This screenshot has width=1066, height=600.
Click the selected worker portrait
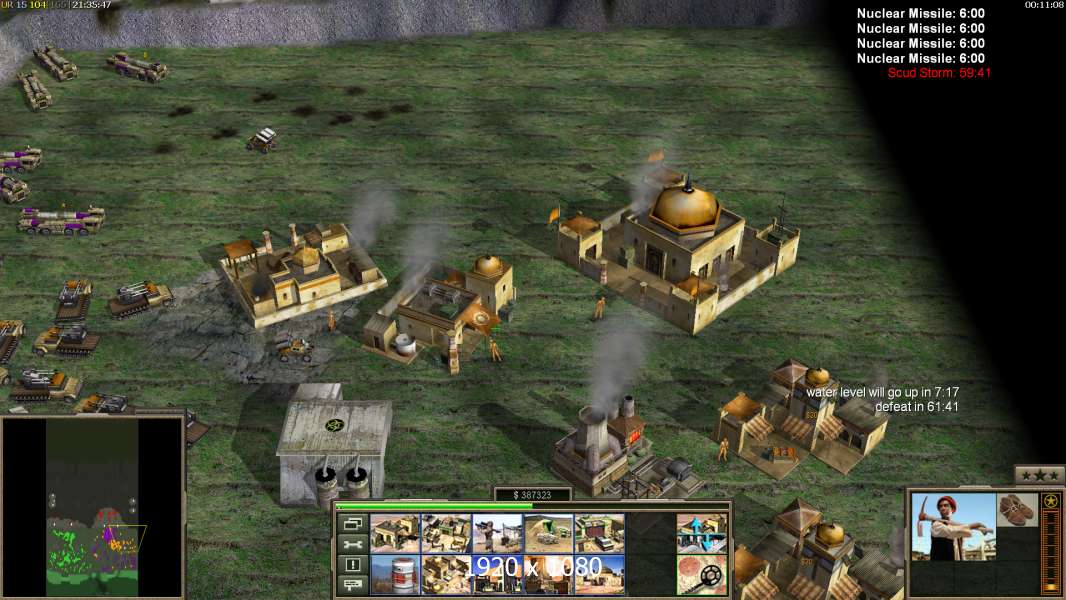(x=953, y=527)
